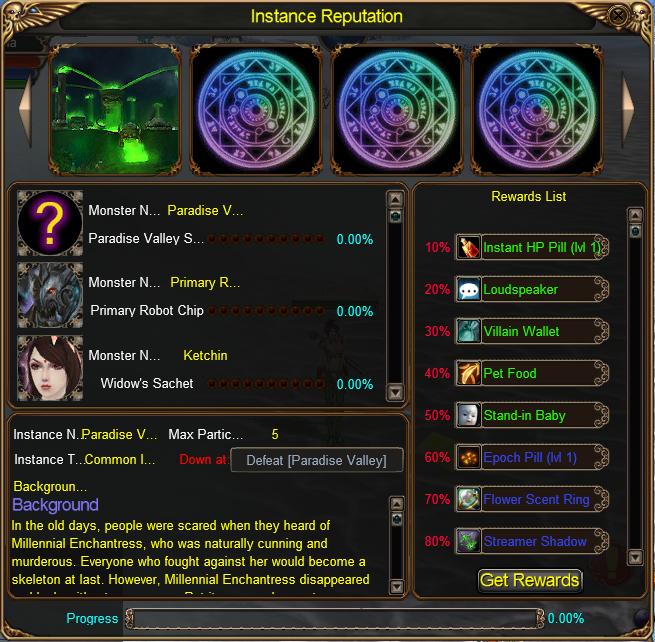
Task: Choose the Ketchin monster portrait
Action: tap(50, 369)
